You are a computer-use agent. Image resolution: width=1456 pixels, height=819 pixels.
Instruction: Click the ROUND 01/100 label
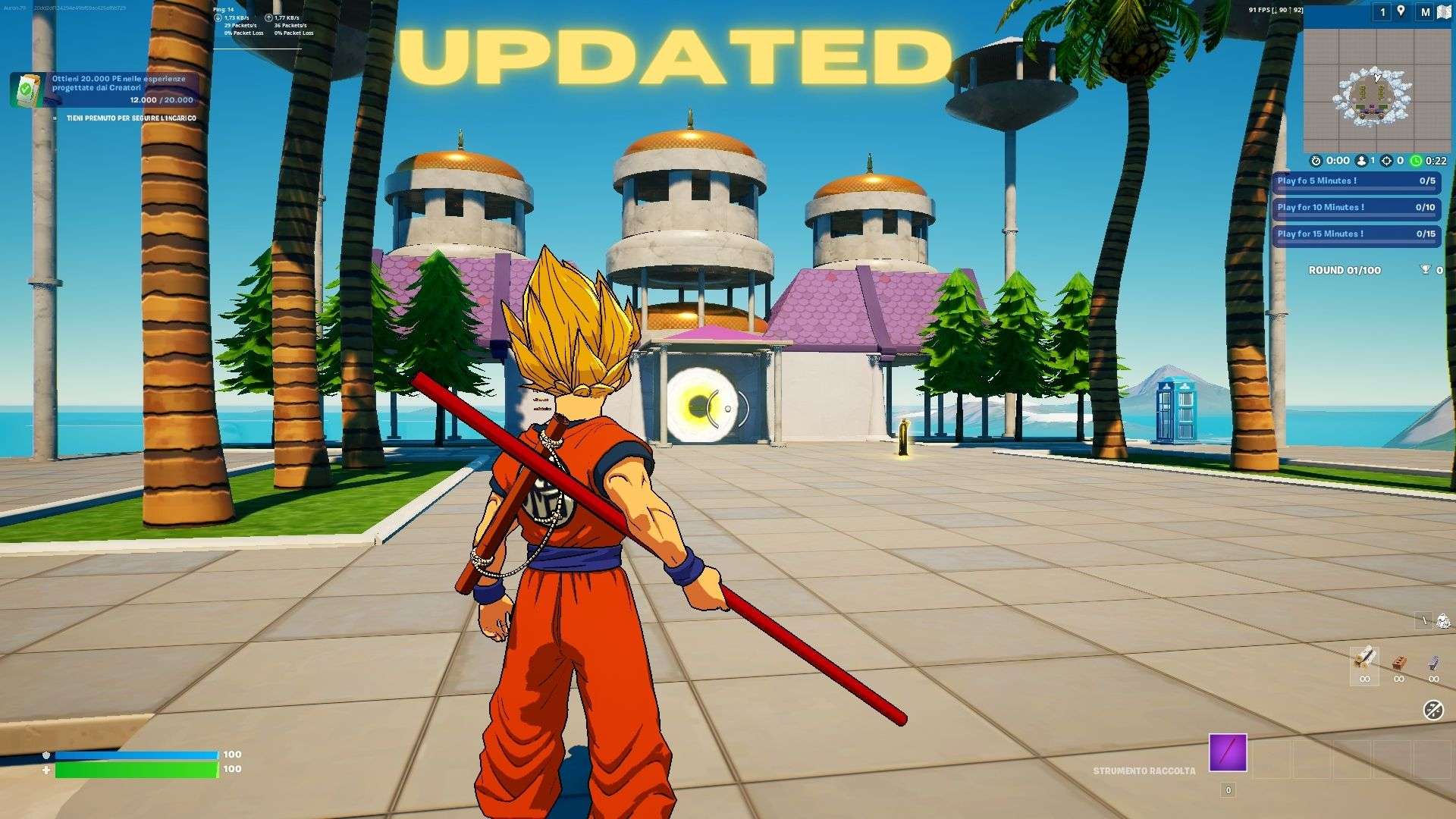pyautogui.click(x=1346, y=270)
